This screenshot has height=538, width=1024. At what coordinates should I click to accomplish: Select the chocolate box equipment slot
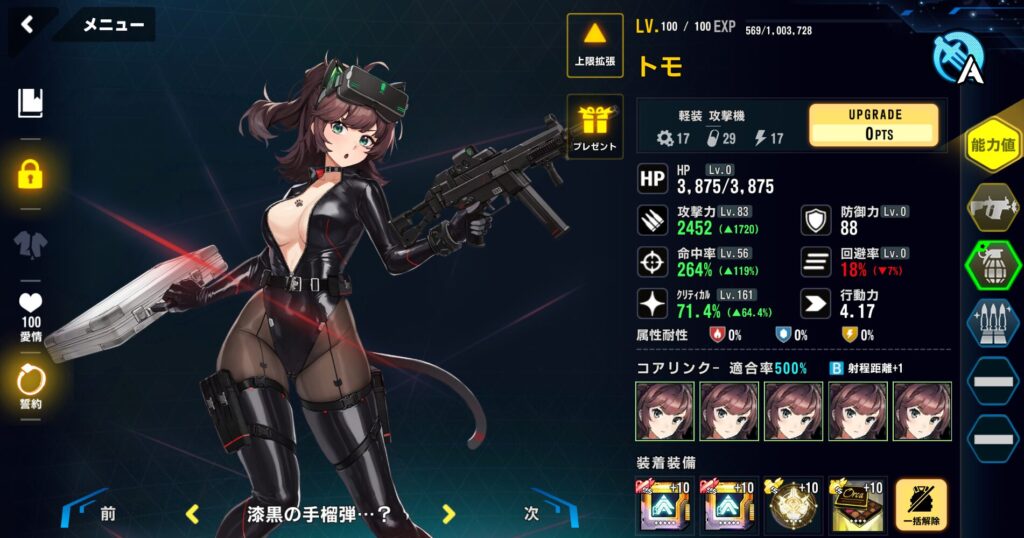pos(856,505)
